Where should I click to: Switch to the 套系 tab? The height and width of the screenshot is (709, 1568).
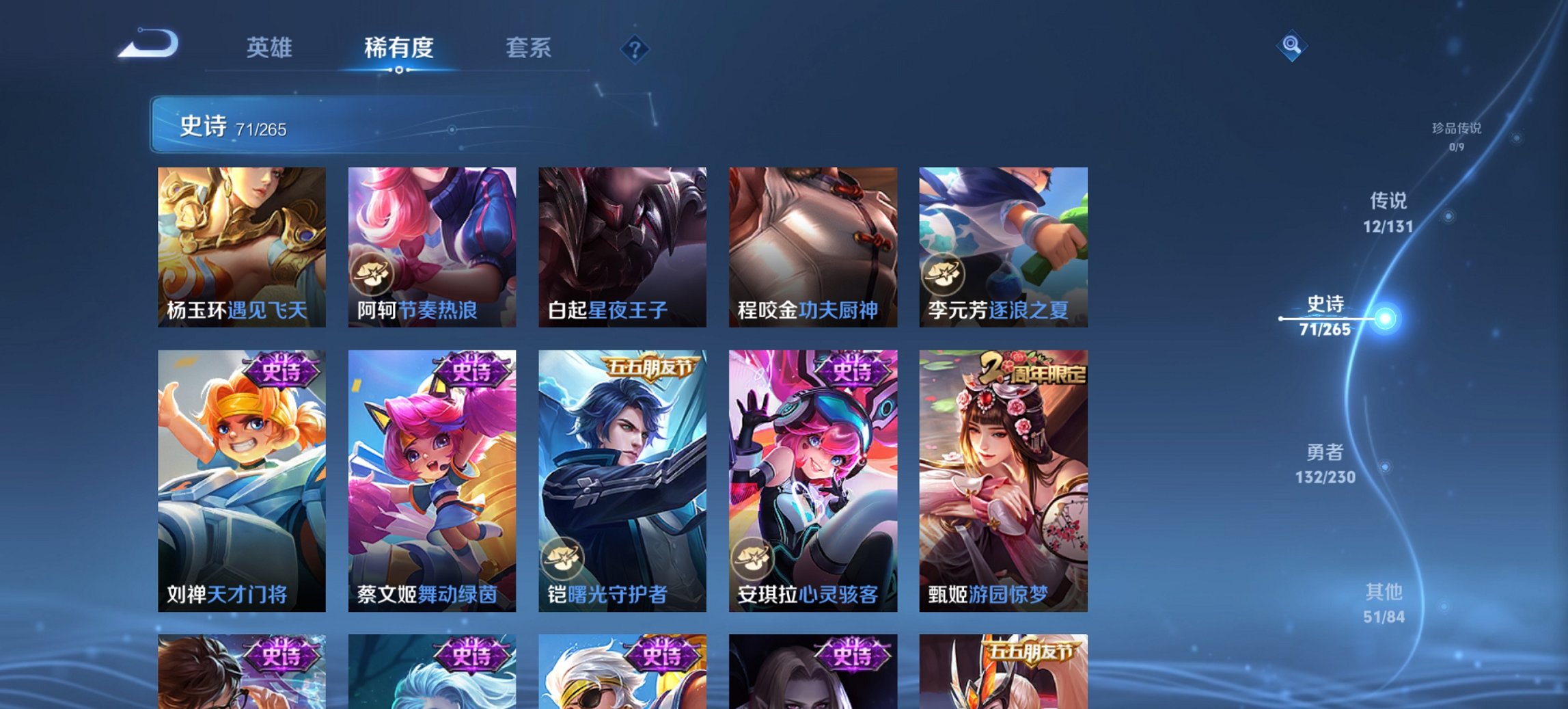(527, 48)
